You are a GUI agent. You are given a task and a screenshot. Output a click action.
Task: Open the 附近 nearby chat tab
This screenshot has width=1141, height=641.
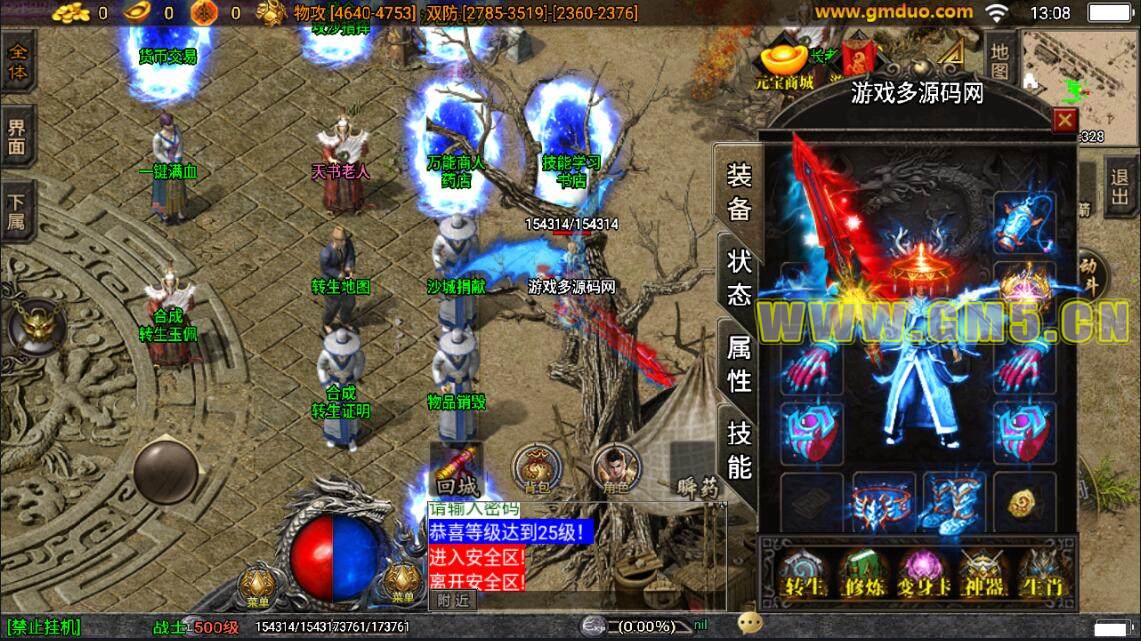pyautogui.click(x=453, y=600)
